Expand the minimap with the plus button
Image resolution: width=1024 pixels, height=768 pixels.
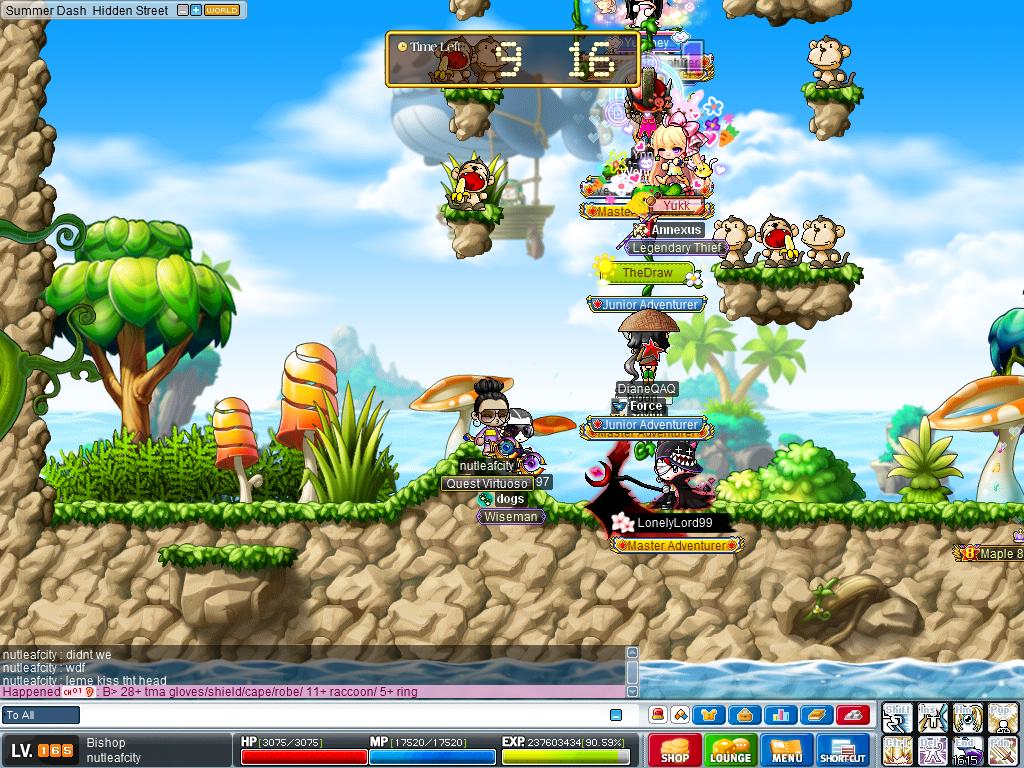click(x=196, y=11)
